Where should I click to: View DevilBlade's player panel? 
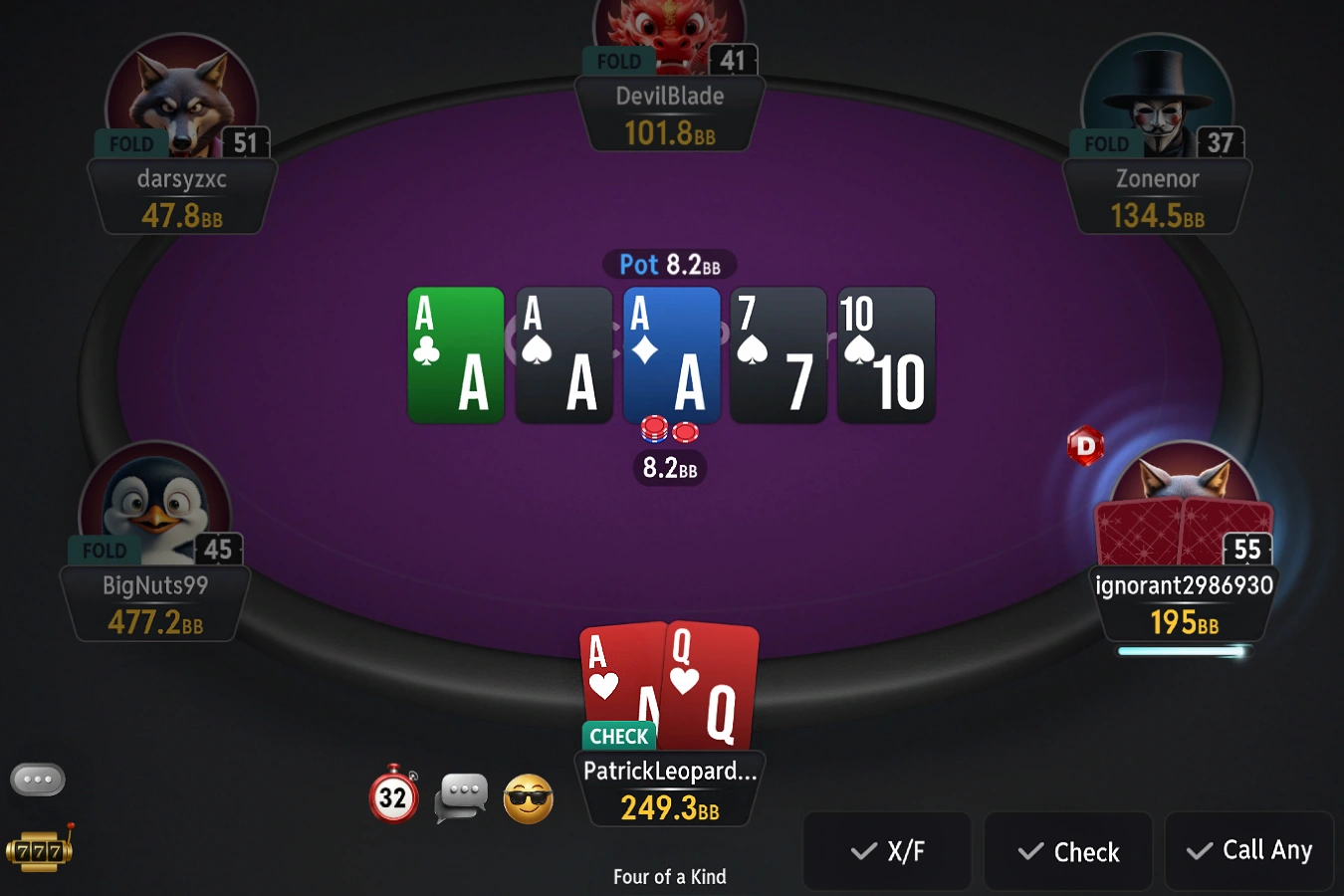(x=669, y=114)
